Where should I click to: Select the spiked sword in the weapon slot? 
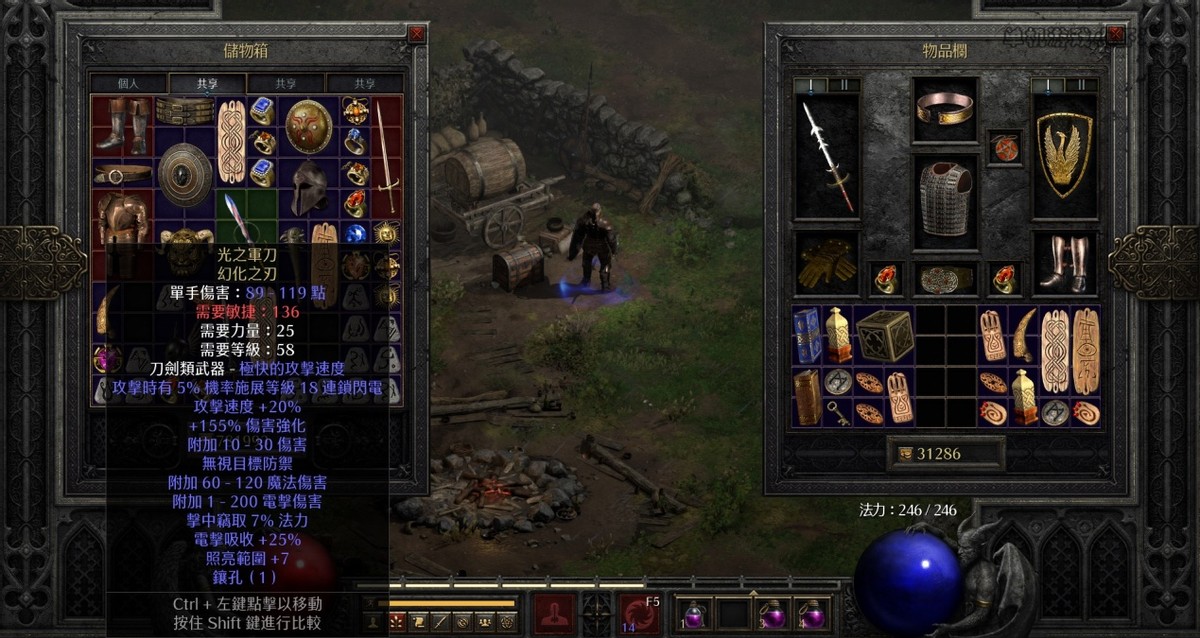[x=826, y=156]
